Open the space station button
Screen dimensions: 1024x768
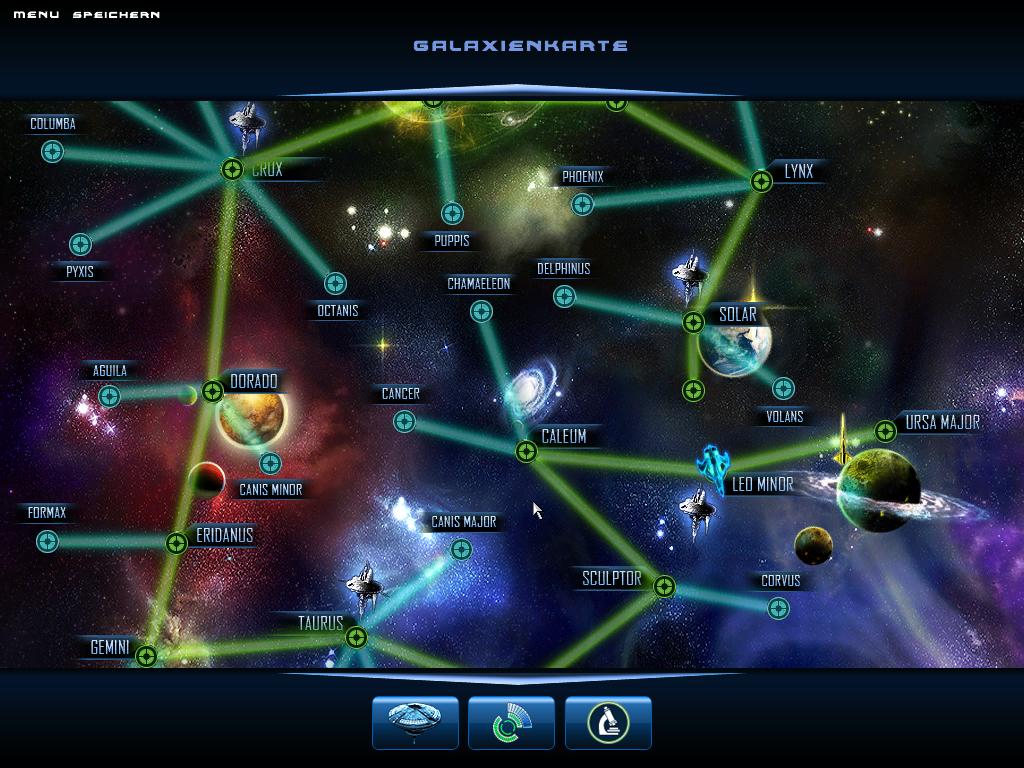point(415,722)
